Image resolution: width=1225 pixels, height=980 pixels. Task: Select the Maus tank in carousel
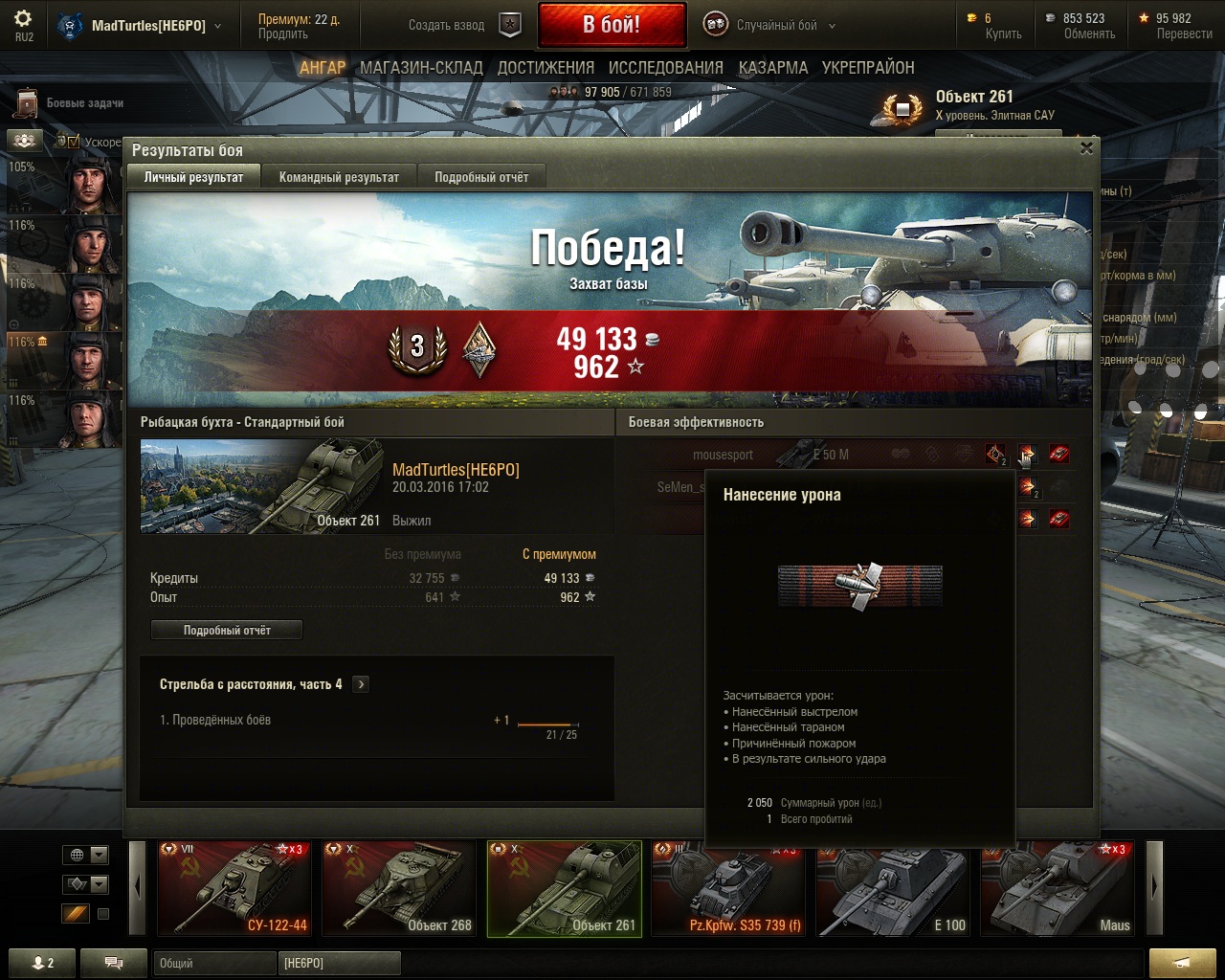1058,888
